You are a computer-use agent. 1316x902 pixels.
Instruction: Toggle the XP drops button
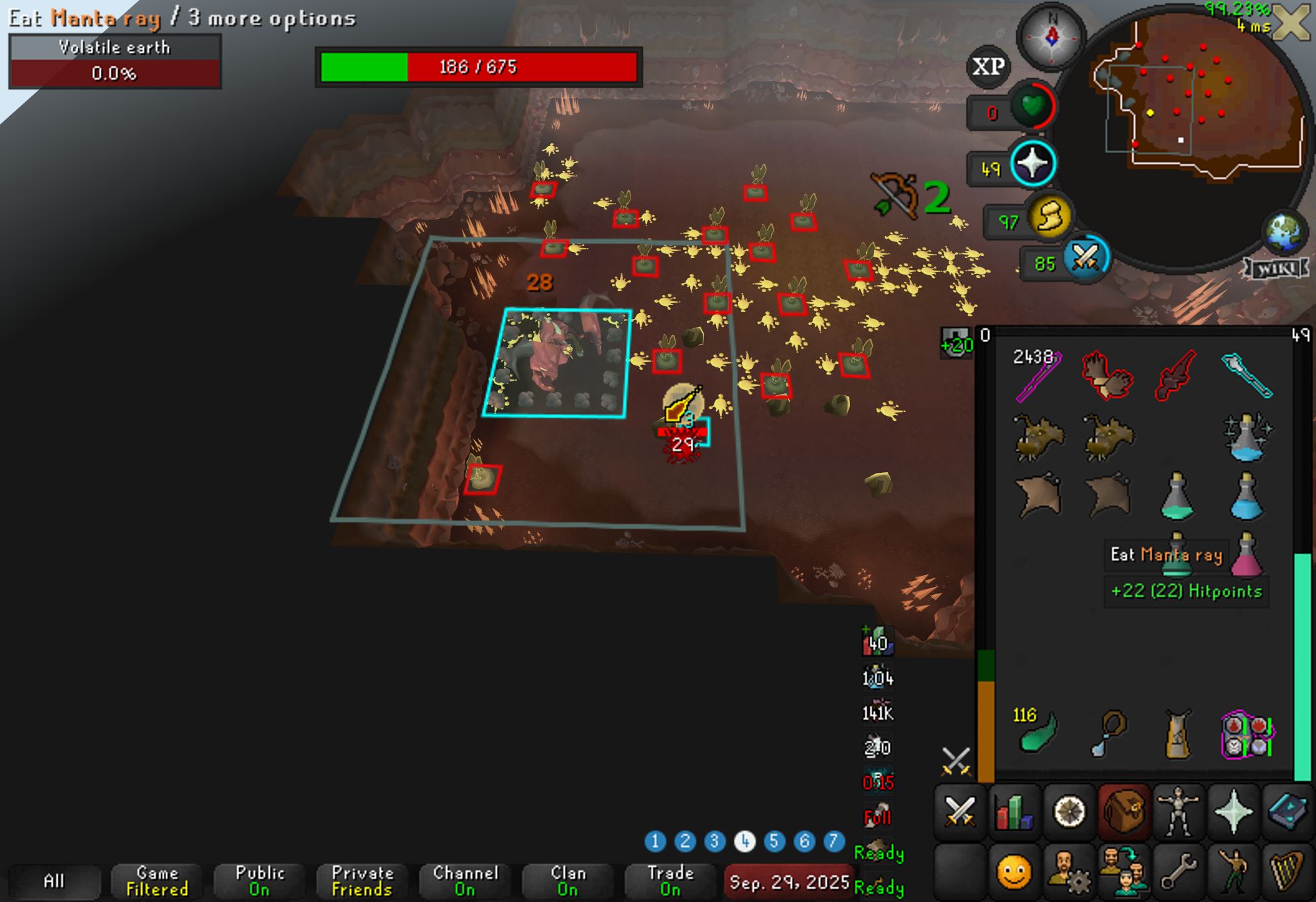(988, 66)
